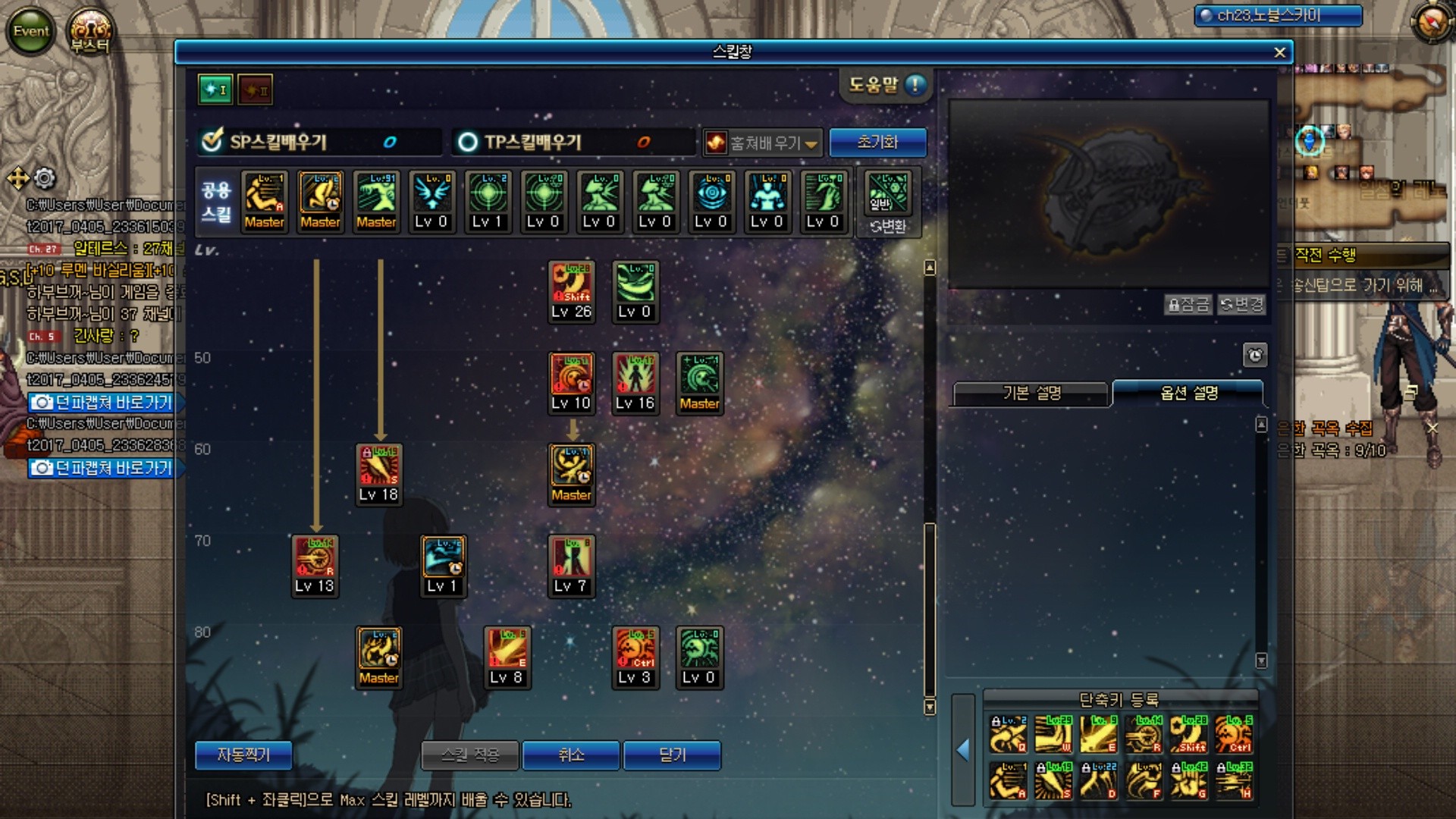
Task: Select the TP스킬배우기 option
Action: (x=468, y=142)
